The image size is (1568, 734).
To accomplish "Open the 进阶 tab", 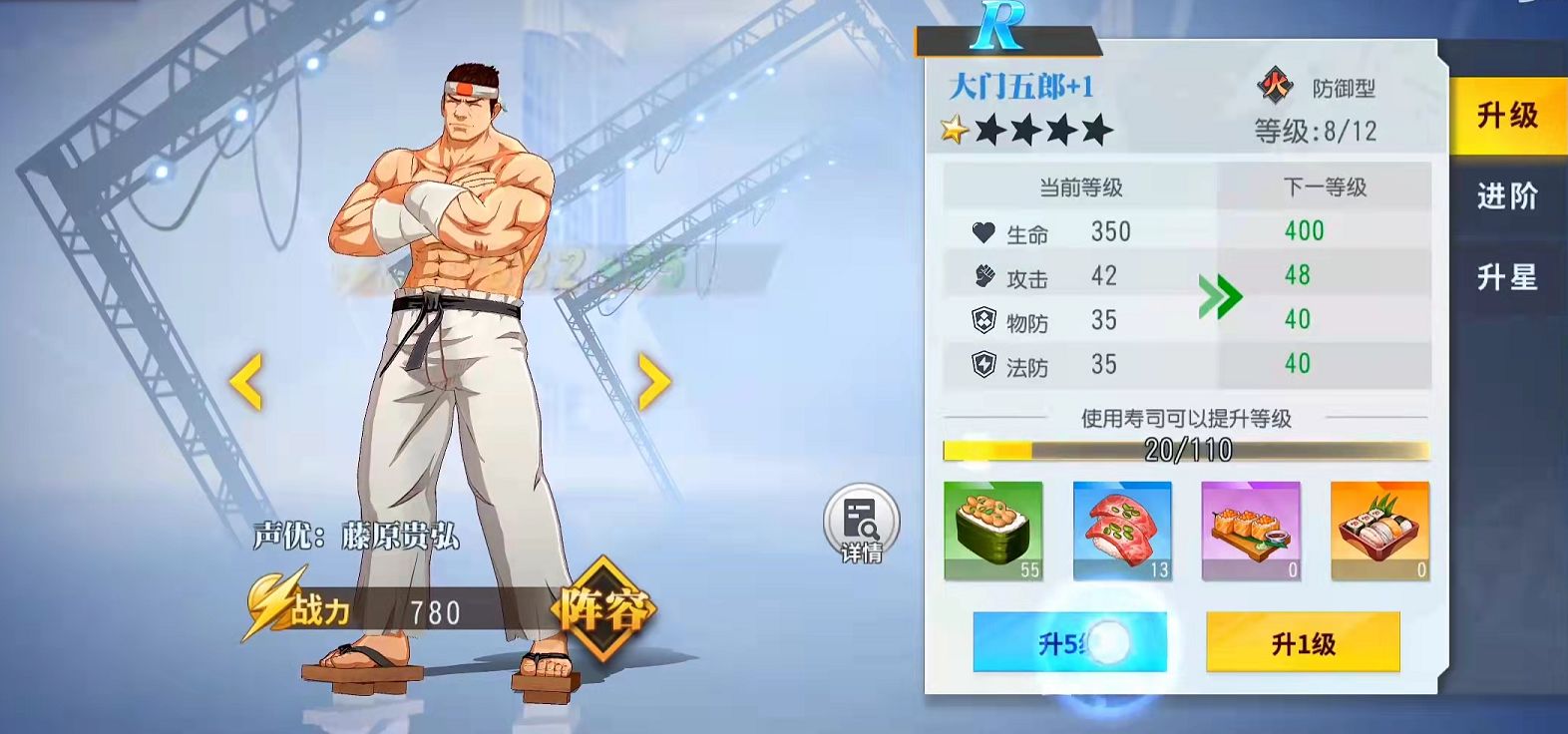I will pos(1507,196).
